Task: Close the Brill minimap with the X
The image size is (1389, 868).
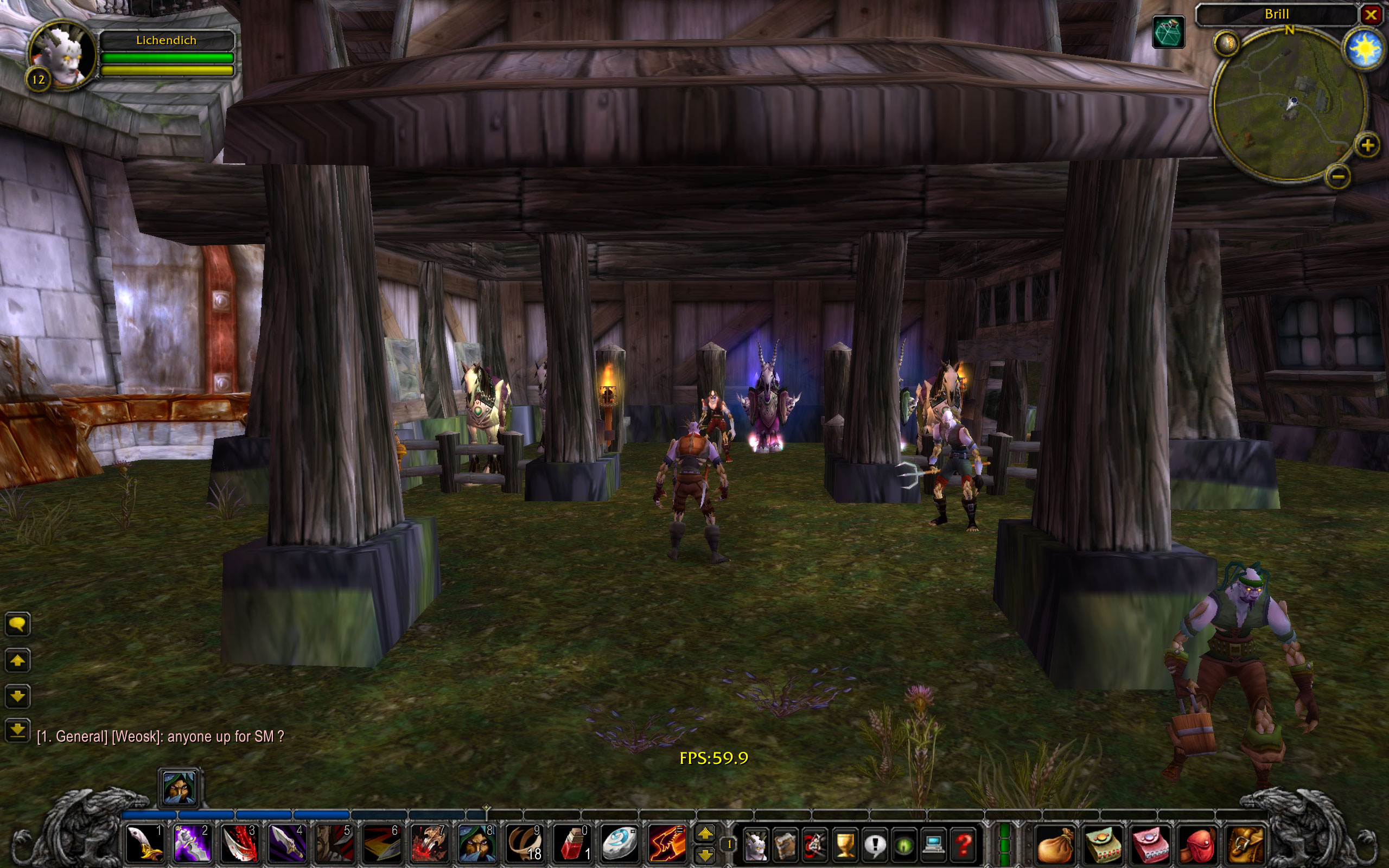Action: pos(1371,14)
